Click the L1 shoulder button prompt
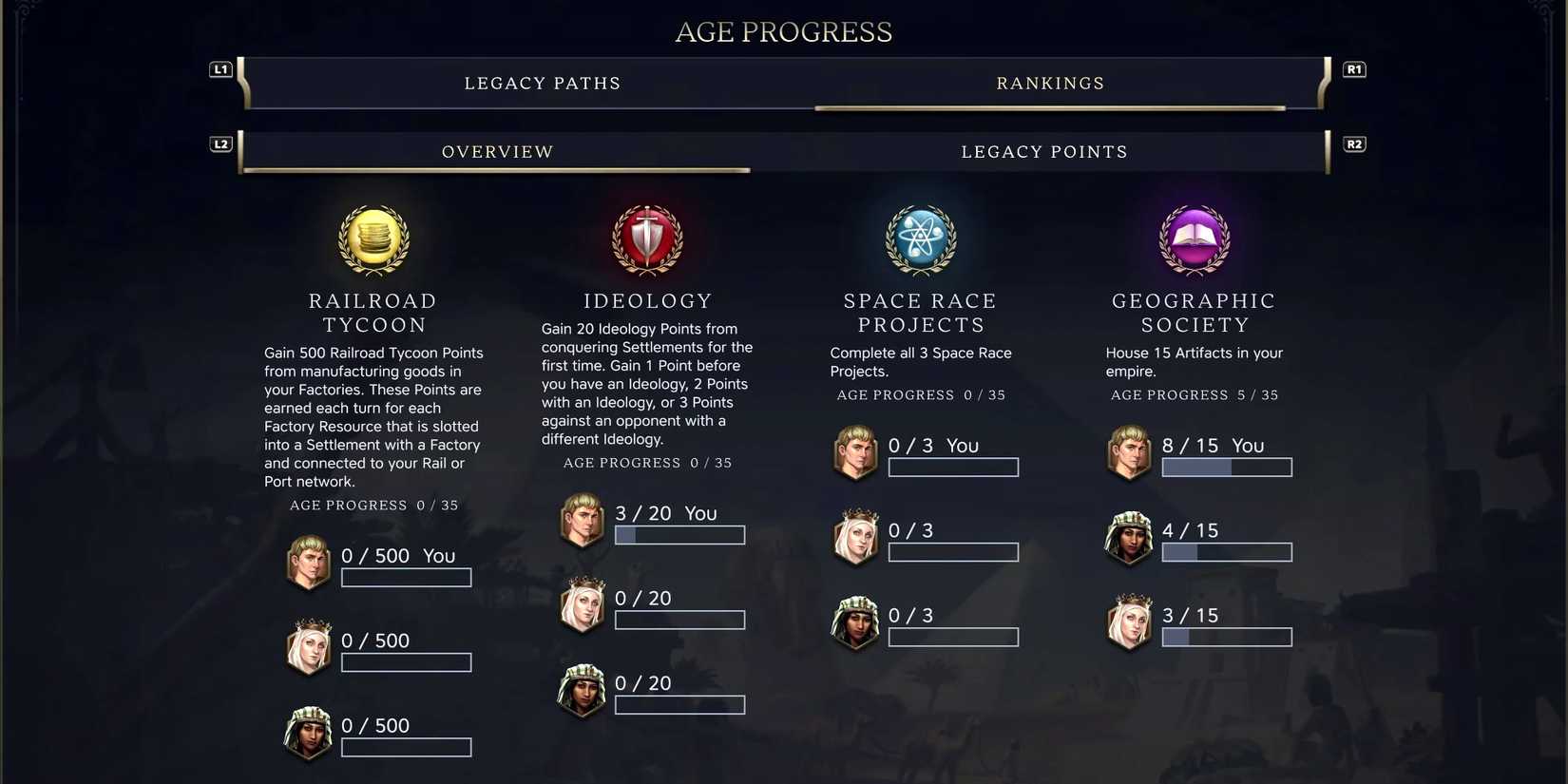This screenshot has height=784, width=1568. point(220,68)
